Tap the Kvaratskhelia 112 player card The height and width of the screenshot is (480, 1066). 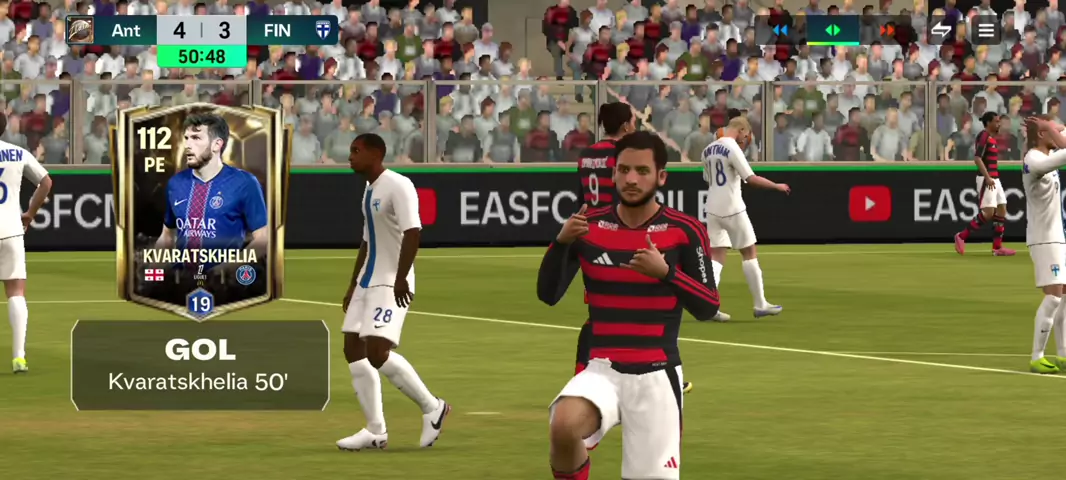click(x=200, y=210)
